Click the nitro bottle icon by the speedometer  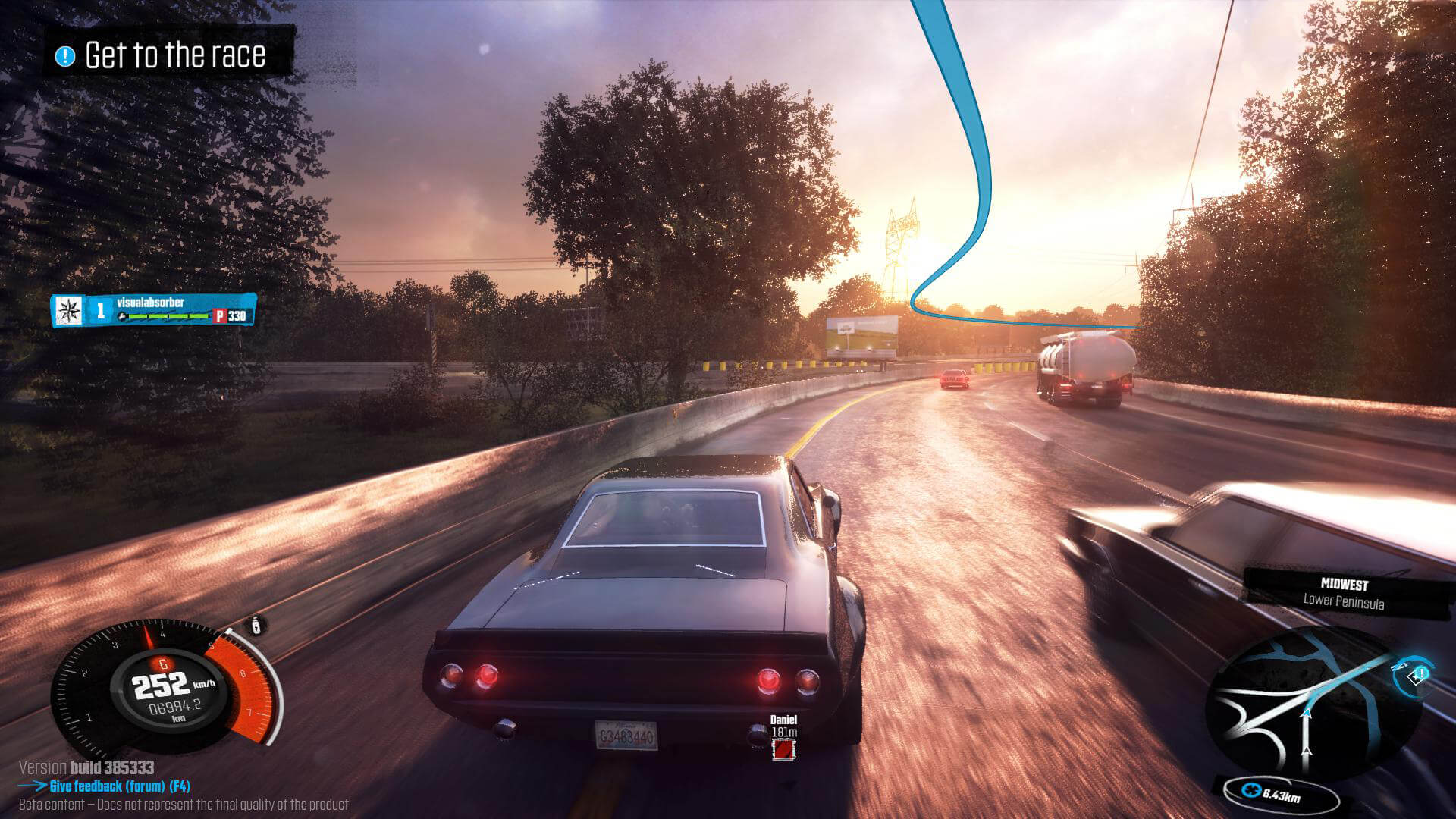pyautogui.click(x=257, y=626)
